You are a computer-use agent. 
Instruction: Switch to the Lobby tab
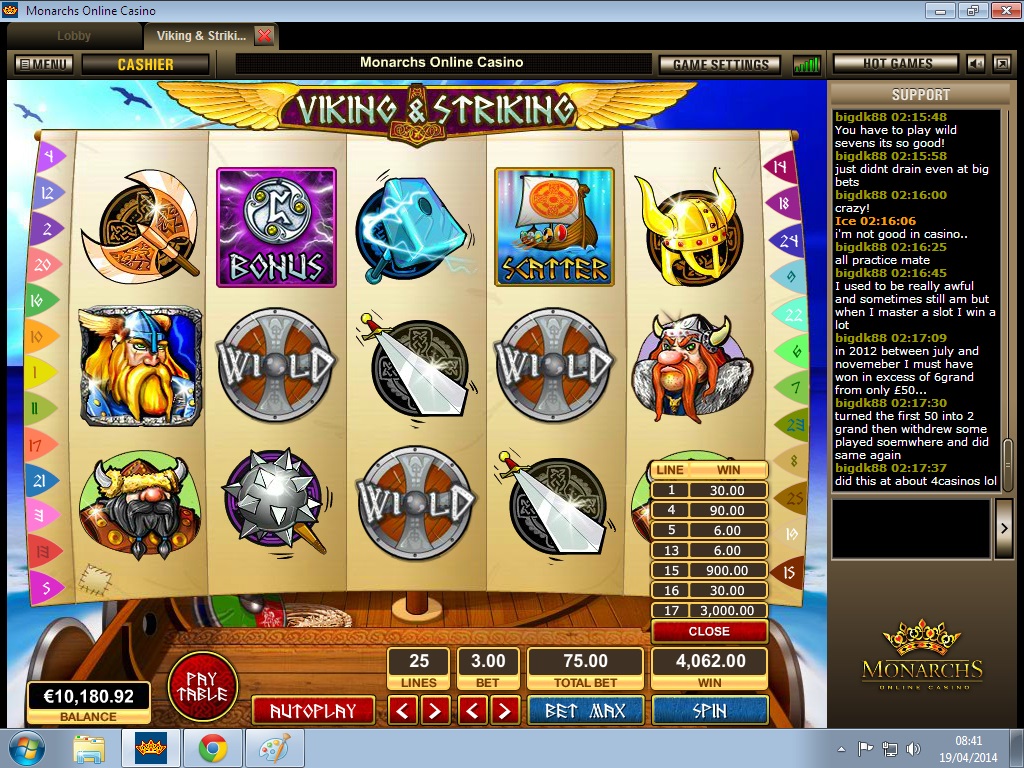(x=74, y=36)
